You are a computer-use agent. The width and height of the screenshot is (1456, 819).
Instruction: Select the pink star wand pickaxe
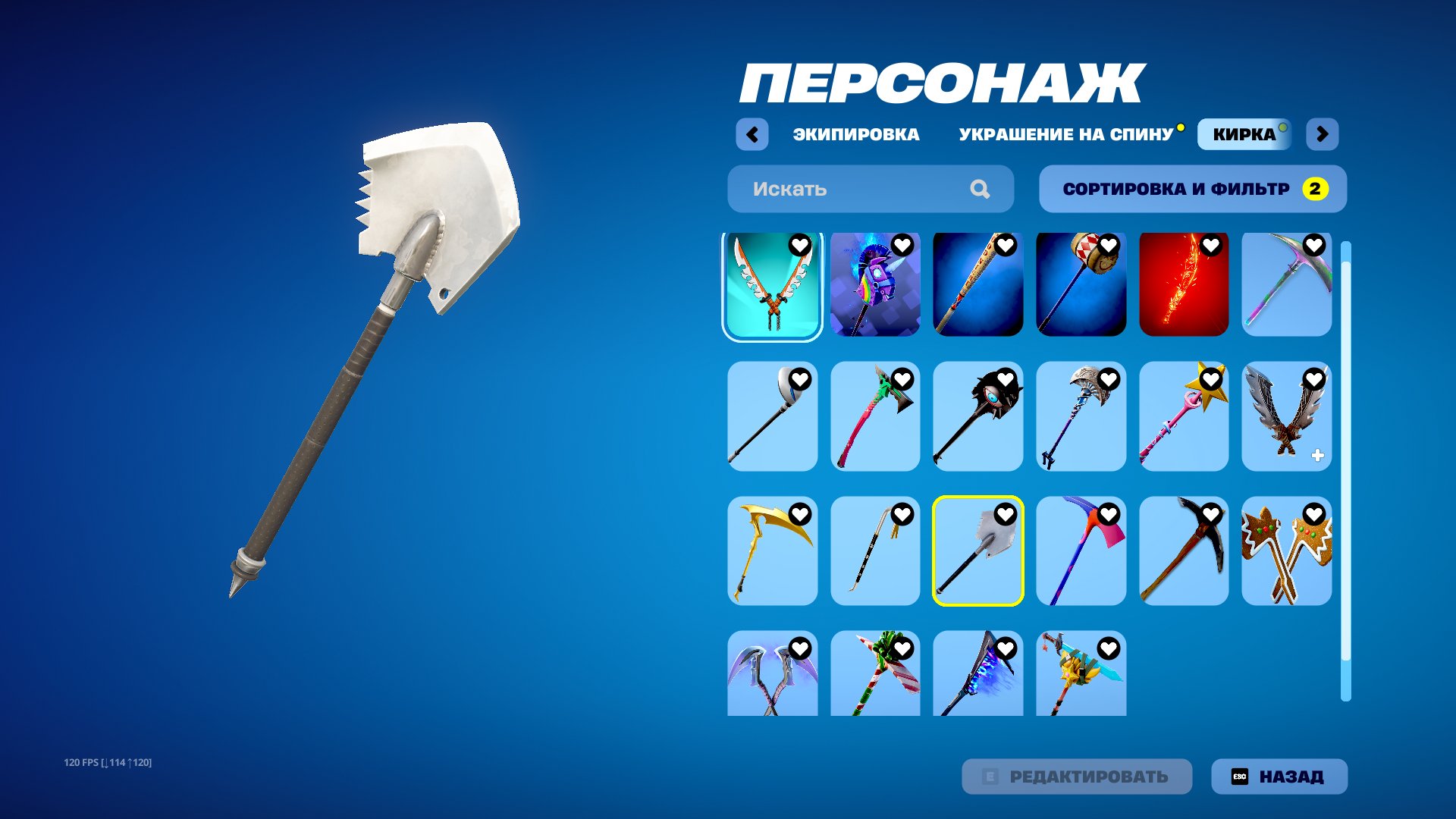pos(1184,418)
